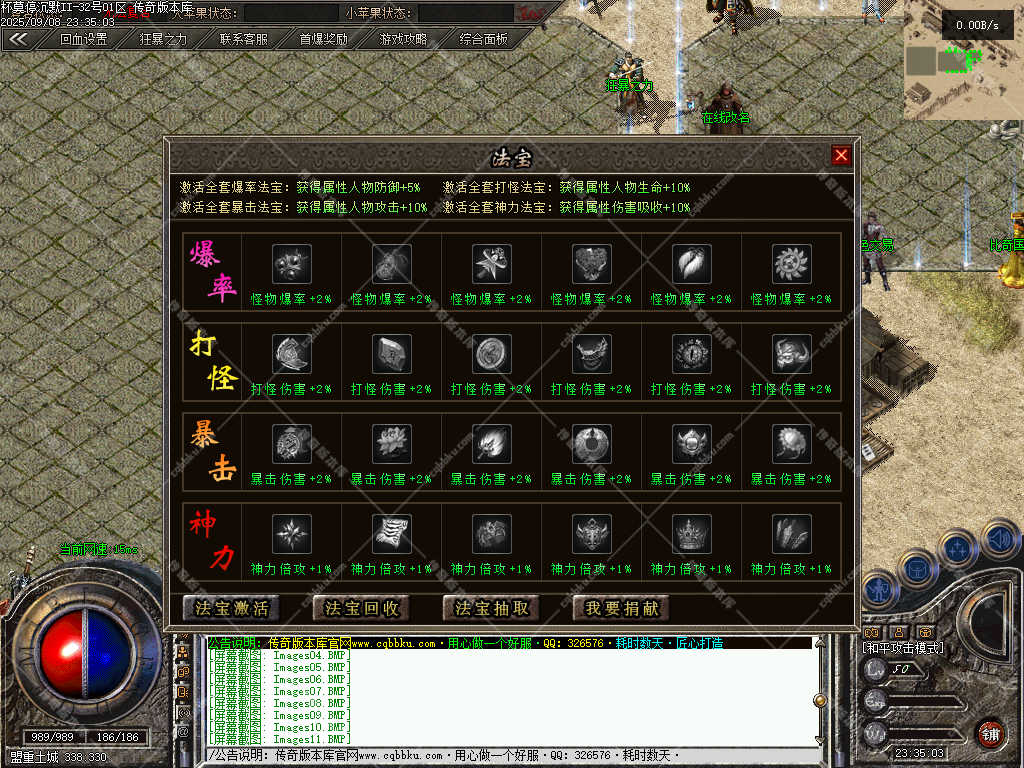The width and height of the screenshot is (1024, 768).
Task: Select the scroll 神力 treasure icon
Action: pyautogui.click(x=391, y=534)
